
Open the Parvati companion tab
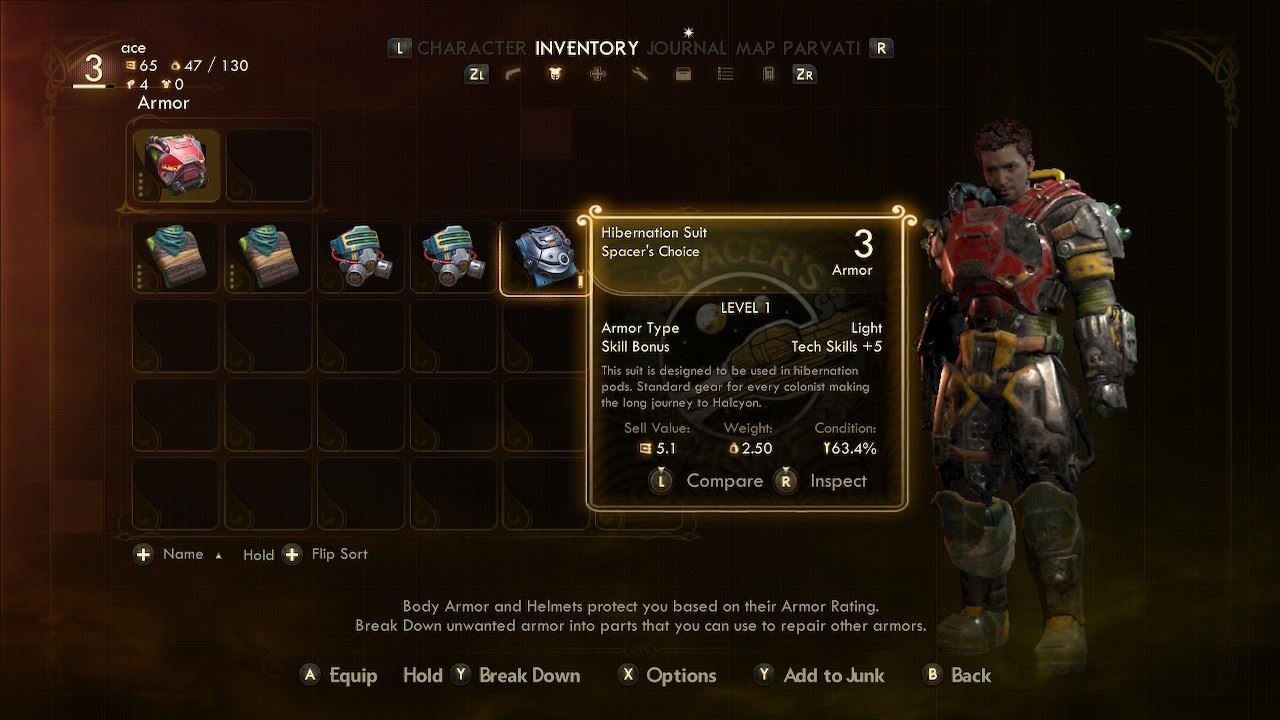pos(821,48)
